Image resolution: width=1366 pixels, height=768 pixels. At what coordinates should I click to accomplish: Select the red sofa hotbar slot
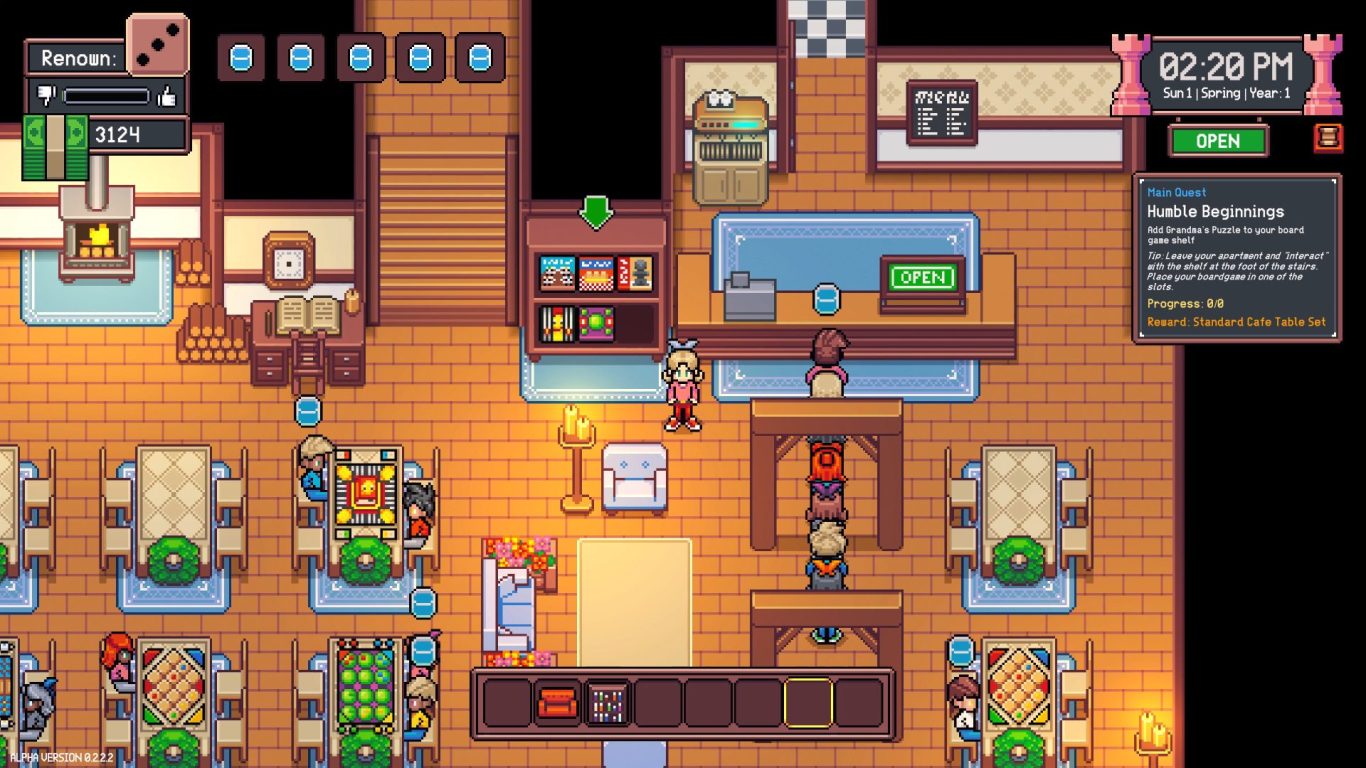(x=558, y=703)
